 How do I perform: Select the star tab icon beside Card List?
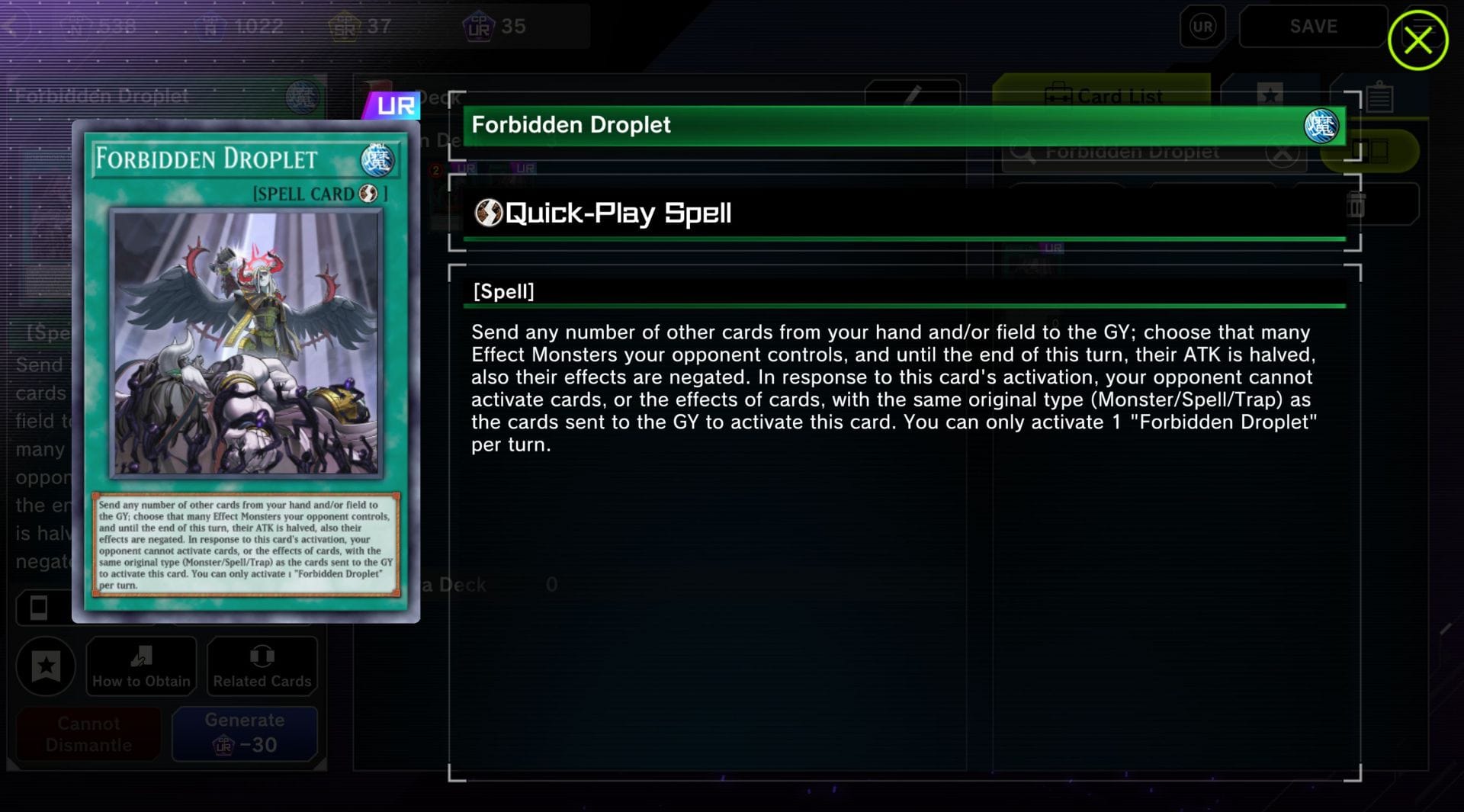point(1269,95)
